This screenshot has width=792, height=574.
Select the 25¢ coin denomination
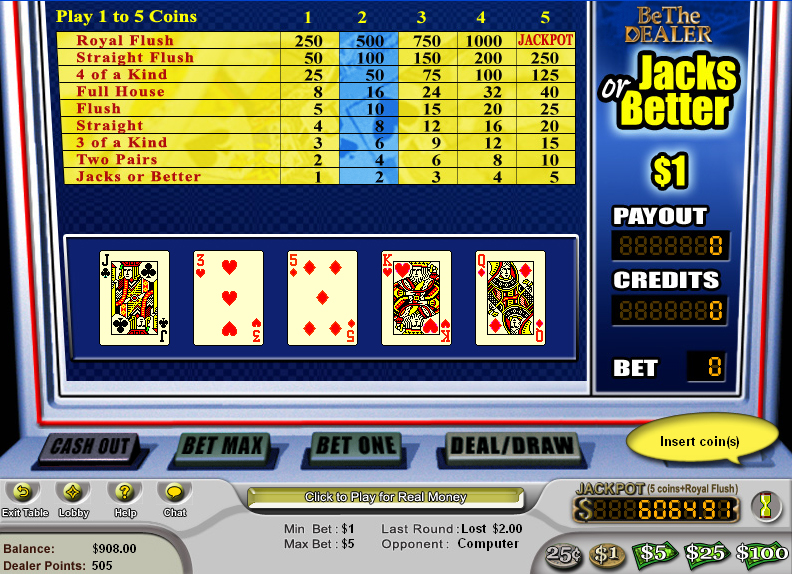coord(565,553)
